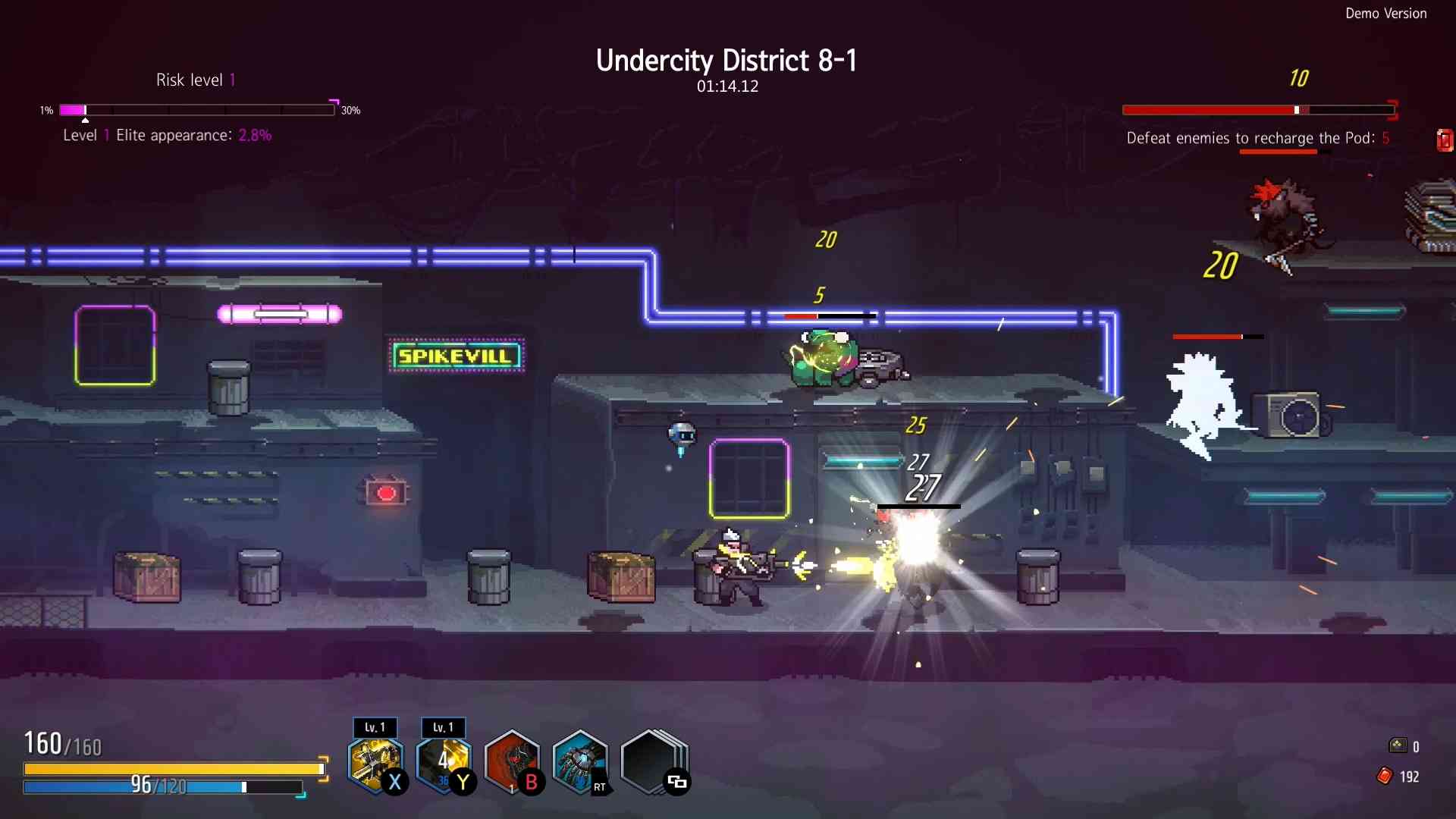Click the Risk level progress bar
Image resolution: width=1456 pixels, height=819 pixels.
coord(196,110)
